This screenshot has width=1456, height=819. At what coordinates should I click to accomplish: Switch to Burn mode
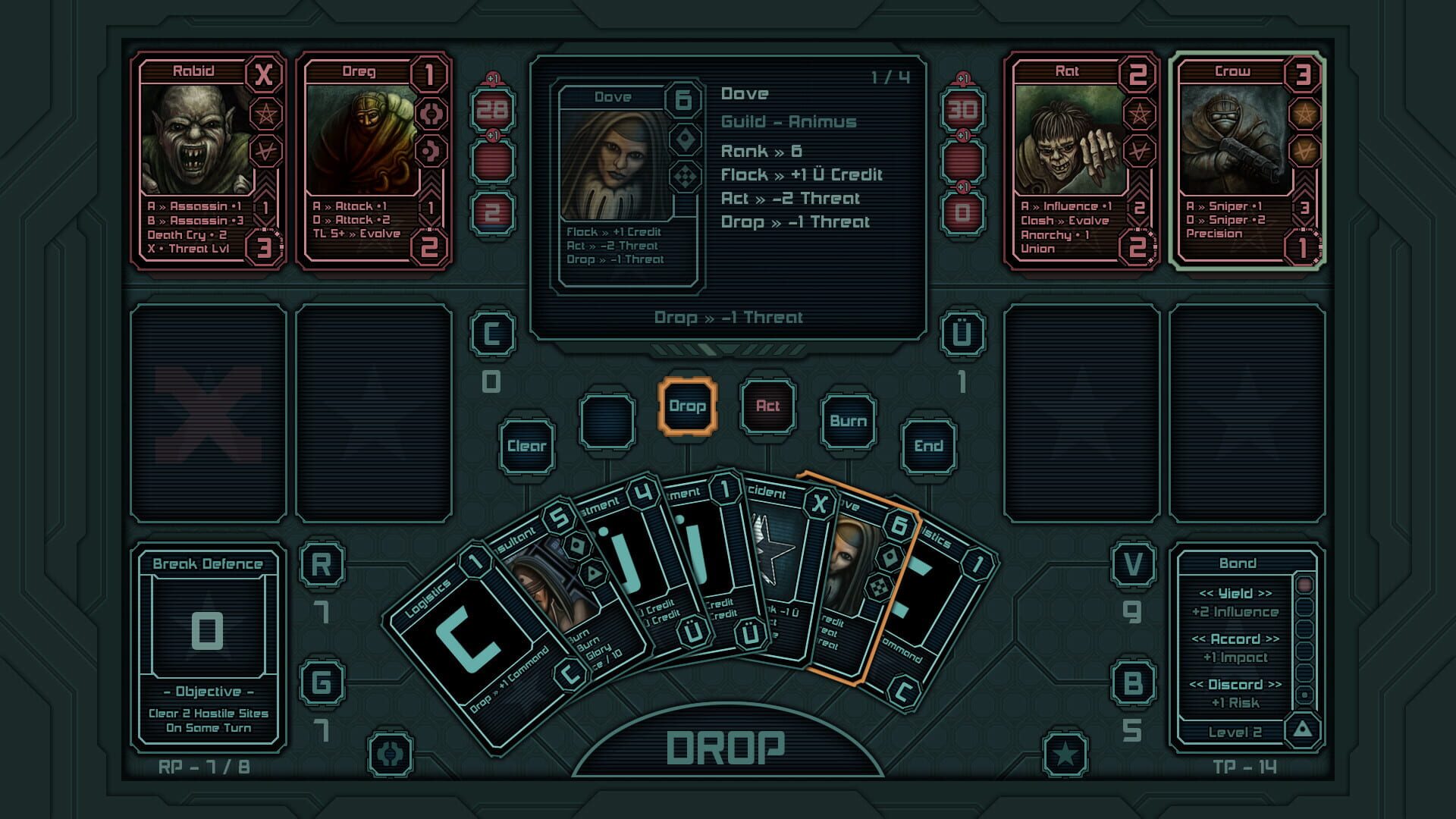pyautogui.click(x=849, y=421)
